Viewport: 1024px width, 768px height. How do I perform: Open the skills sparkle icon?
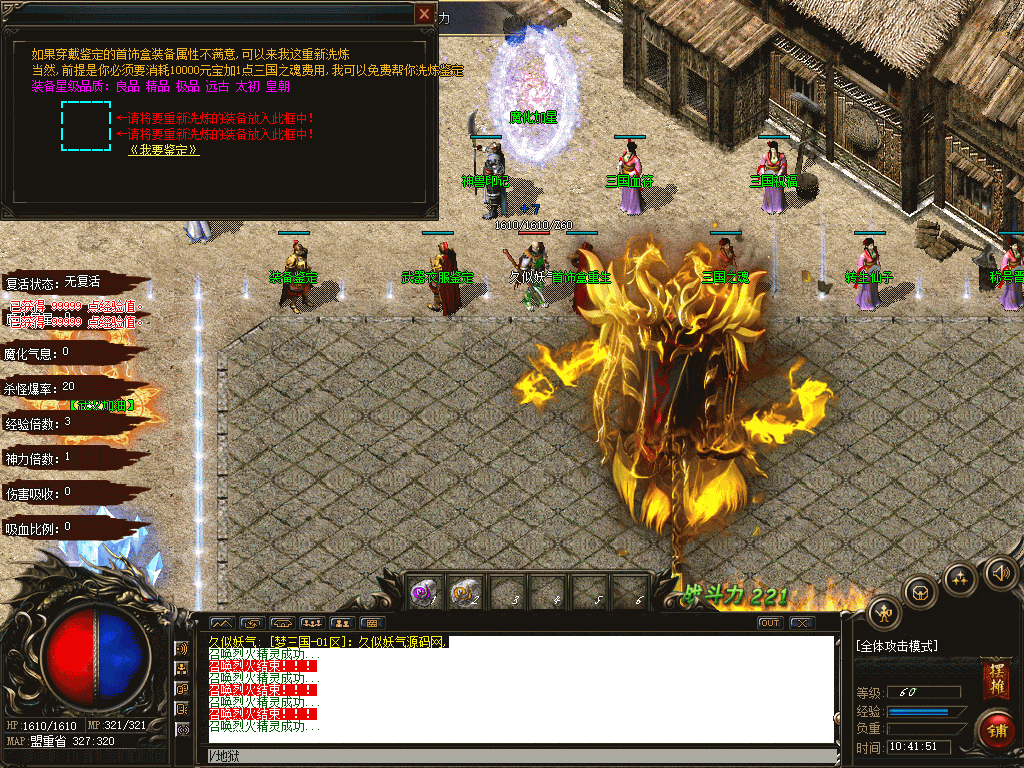click(x=960, y=578)
